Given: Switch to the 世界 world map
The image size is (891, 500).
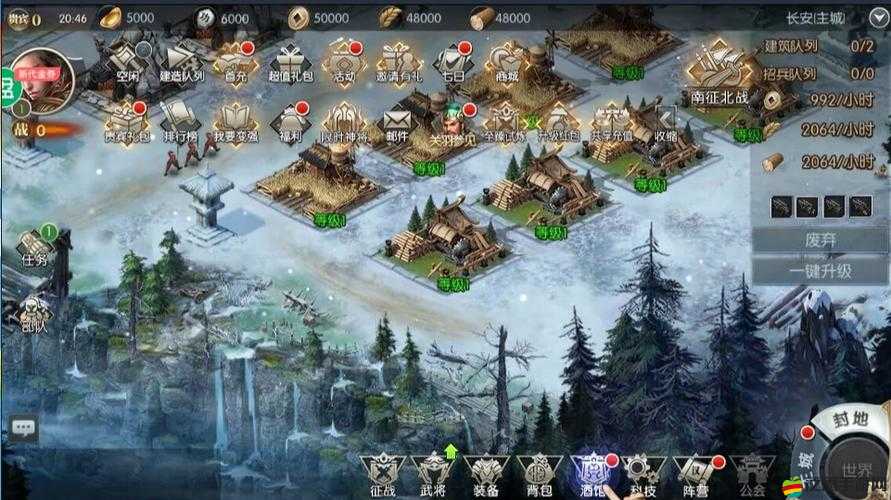Looking at the screenshot, I should (x=856, y=468).
